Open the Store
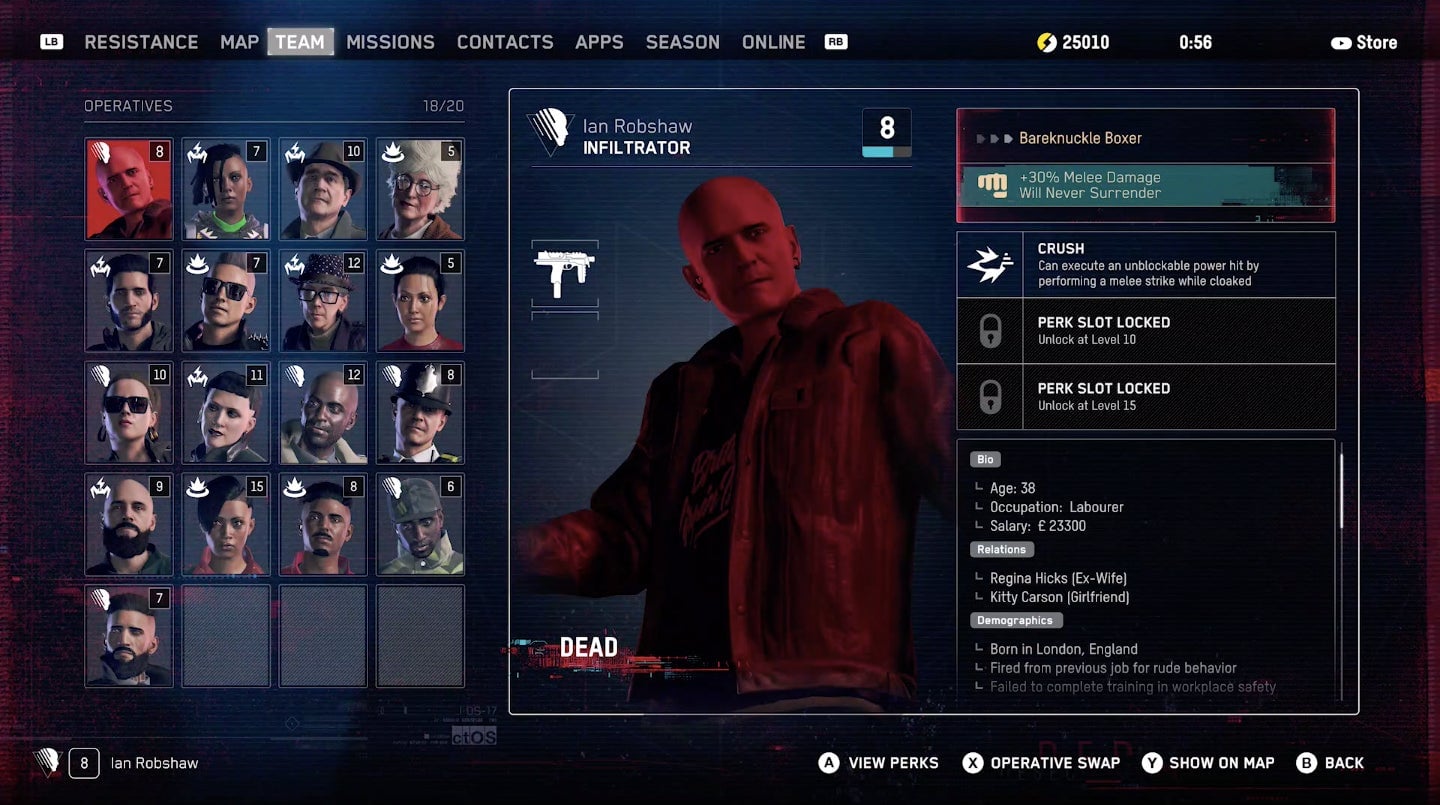The image size is (1440, 805). [1364, 42]
